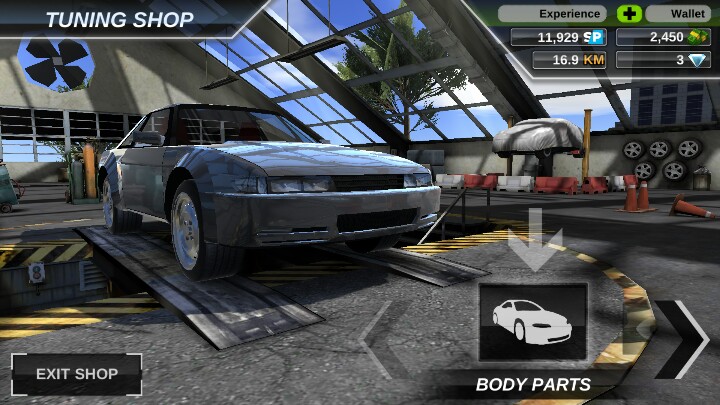Open the Body Parts category

[532, 323]
